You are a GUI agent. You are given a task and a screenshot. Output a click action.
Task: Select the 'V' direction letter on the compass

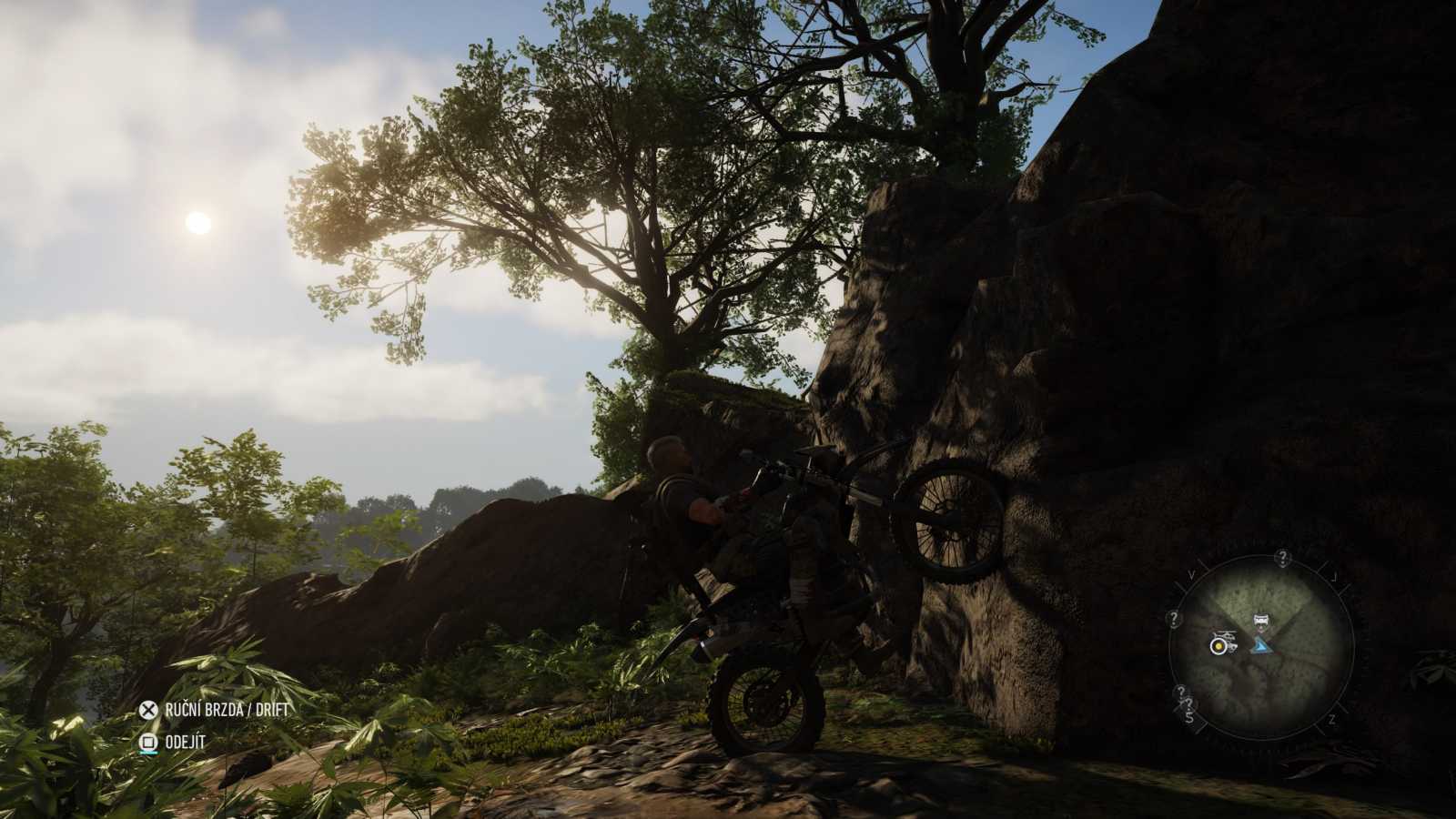[x=1191, y=573]
